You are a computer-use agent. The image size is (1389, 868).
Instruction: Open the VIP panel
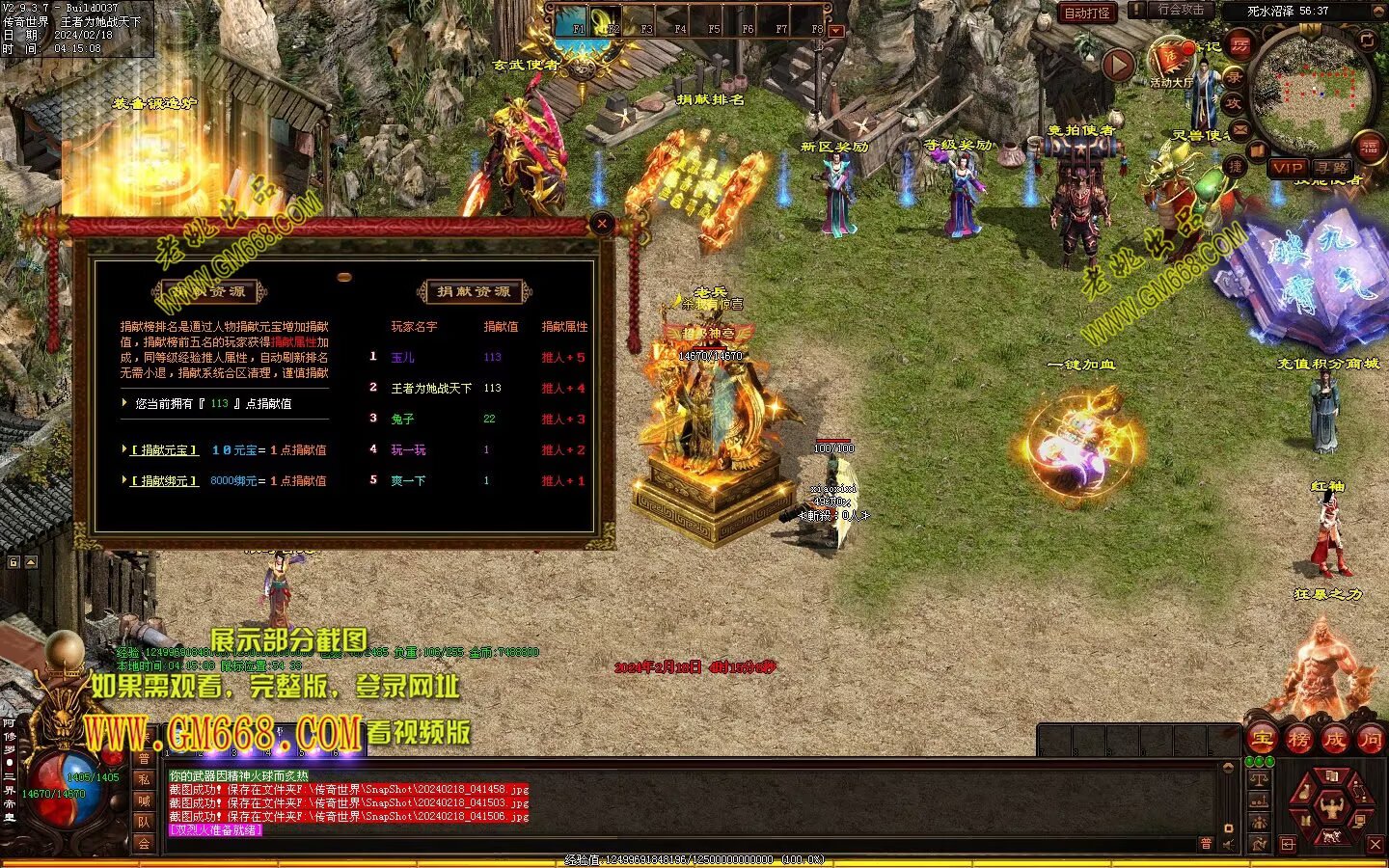coord(1287,168)
